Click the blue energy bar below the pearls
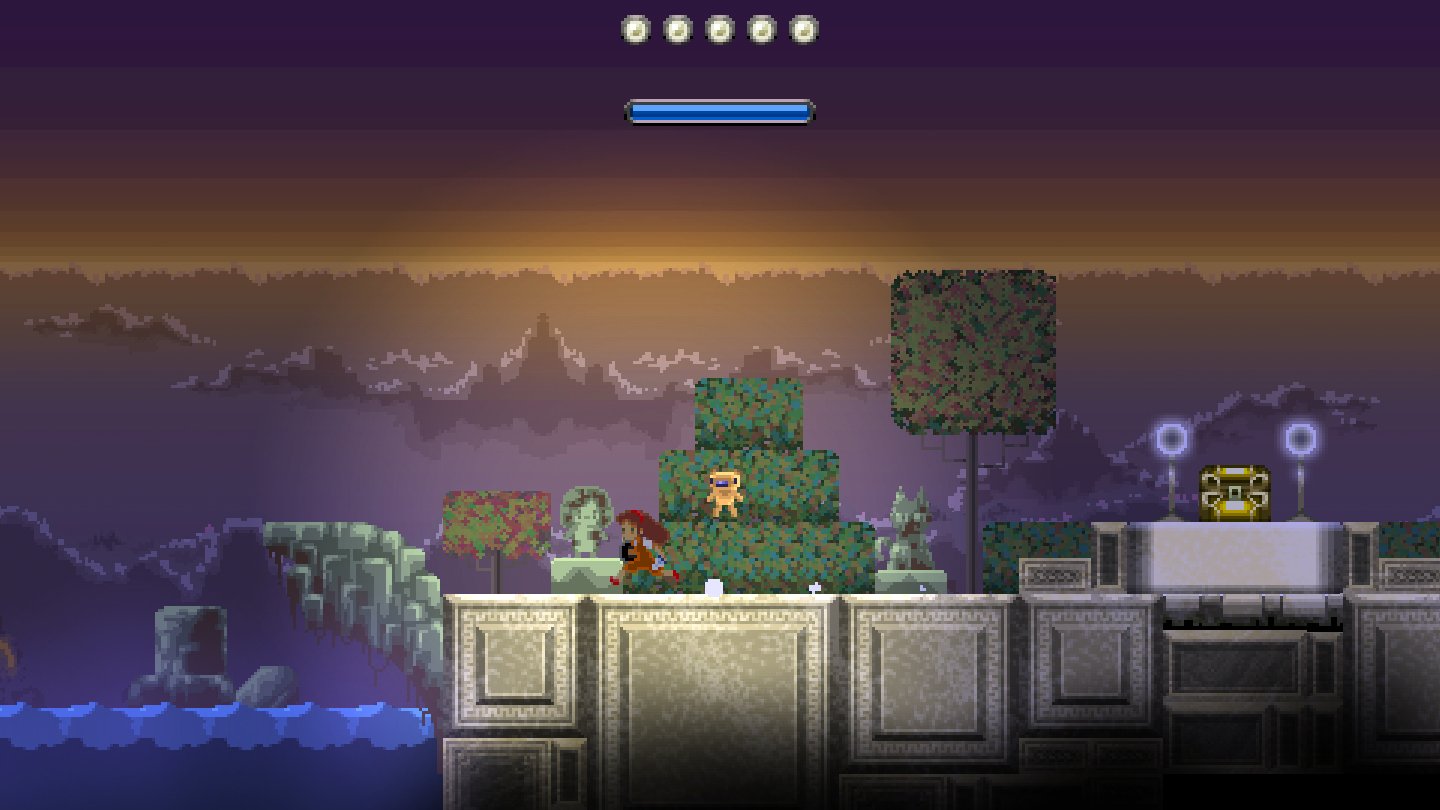Screen dimensions: 1440x810 point(718,111)
